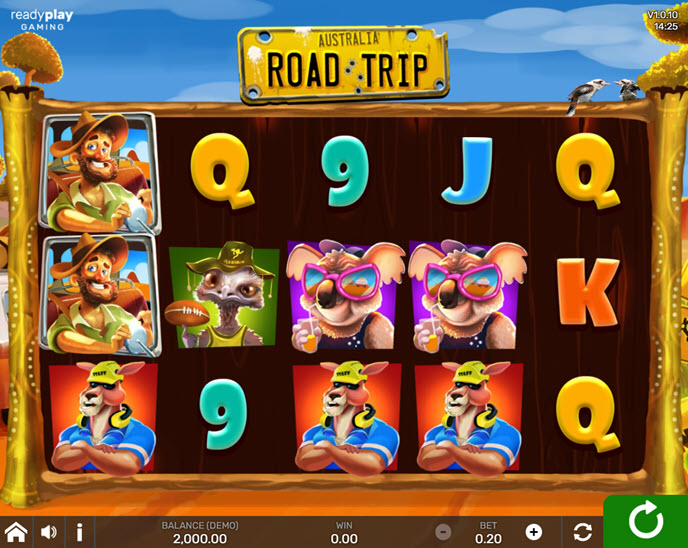Decrease the bet with the minus button

[x=444, y=532]
